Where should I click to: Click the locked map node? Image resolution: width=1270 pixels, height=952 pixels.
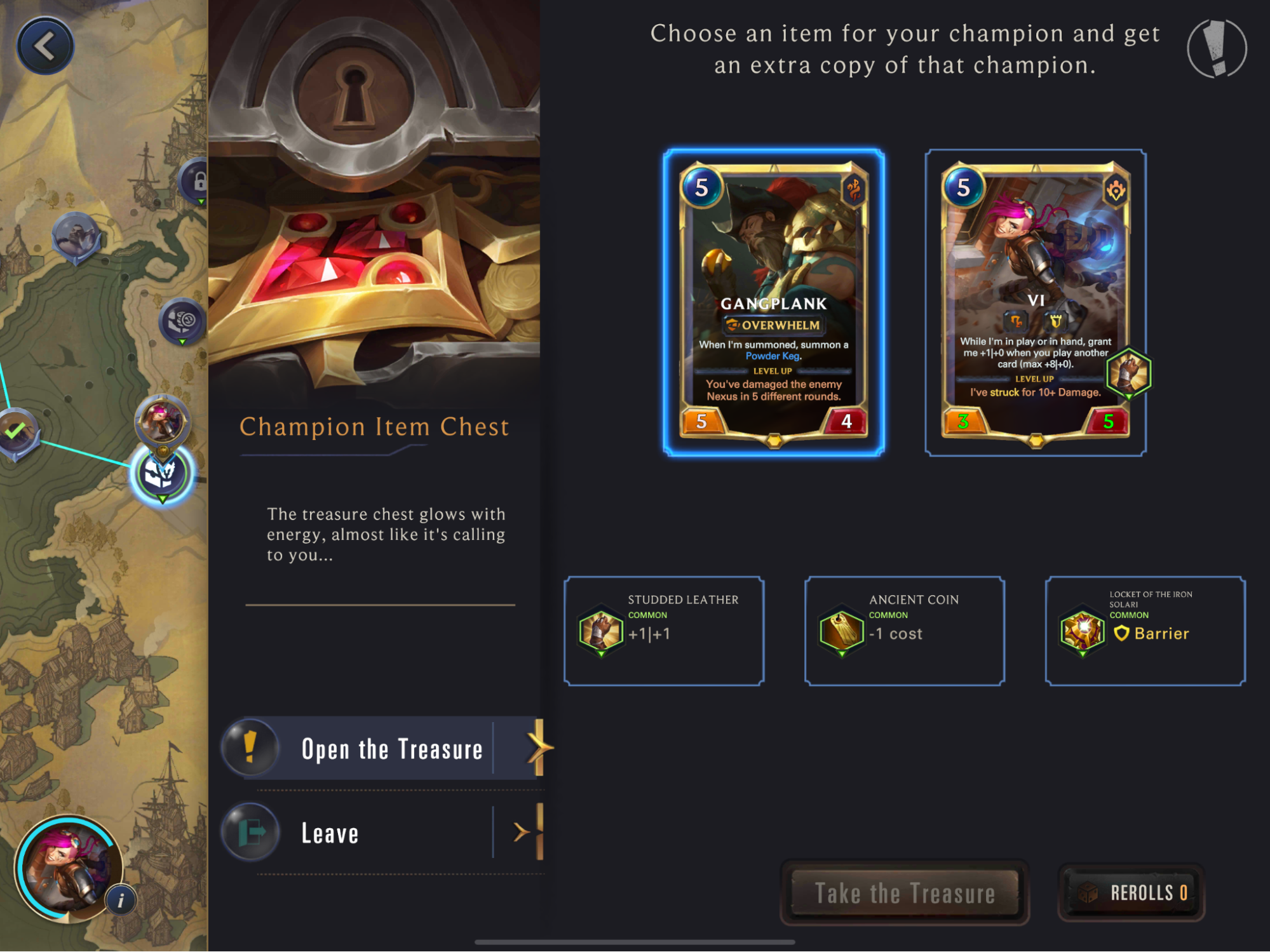[x=198, y=182]
